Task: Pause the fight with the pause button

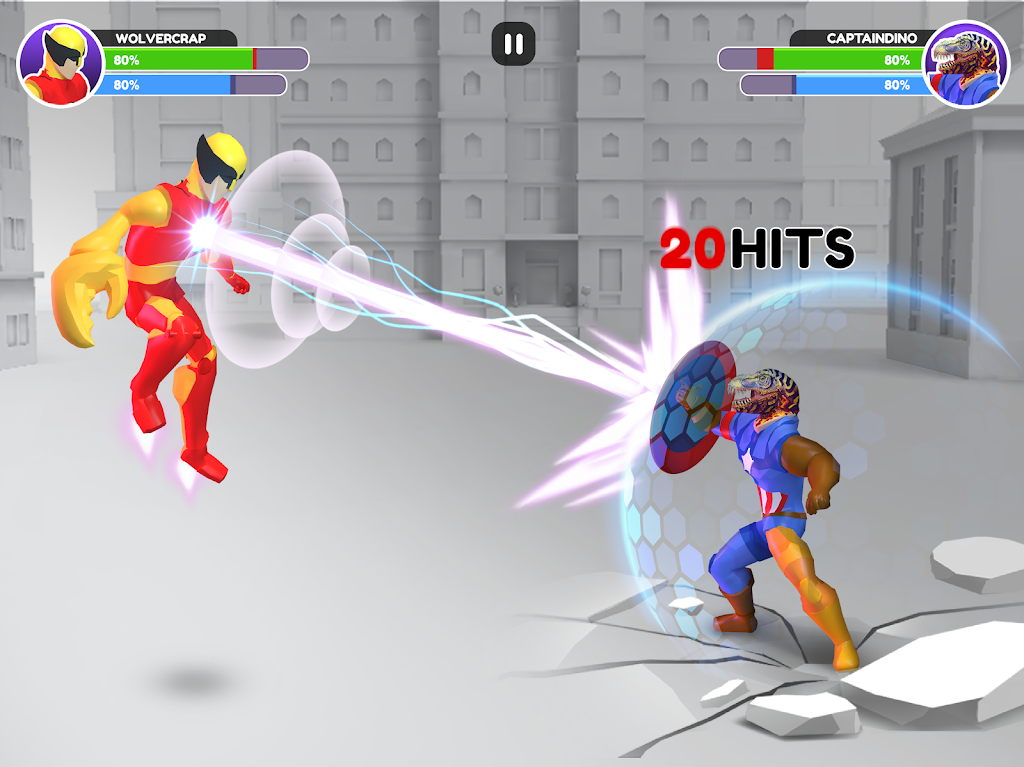Action: [x=513, y=44]
